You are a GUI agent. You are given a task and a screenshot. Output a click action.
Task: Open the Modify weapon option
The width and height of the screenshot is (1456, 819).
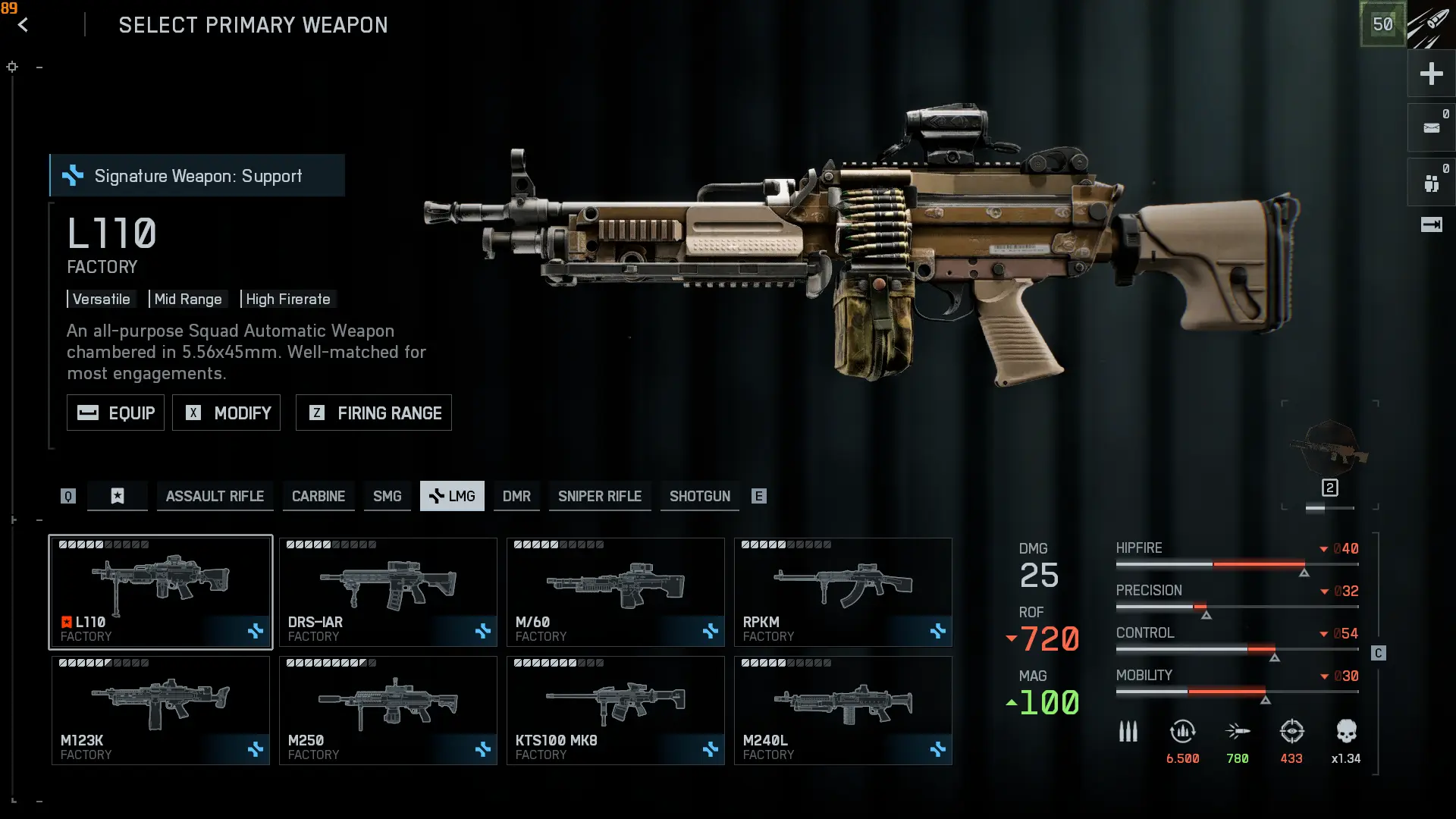click(226, 413)
